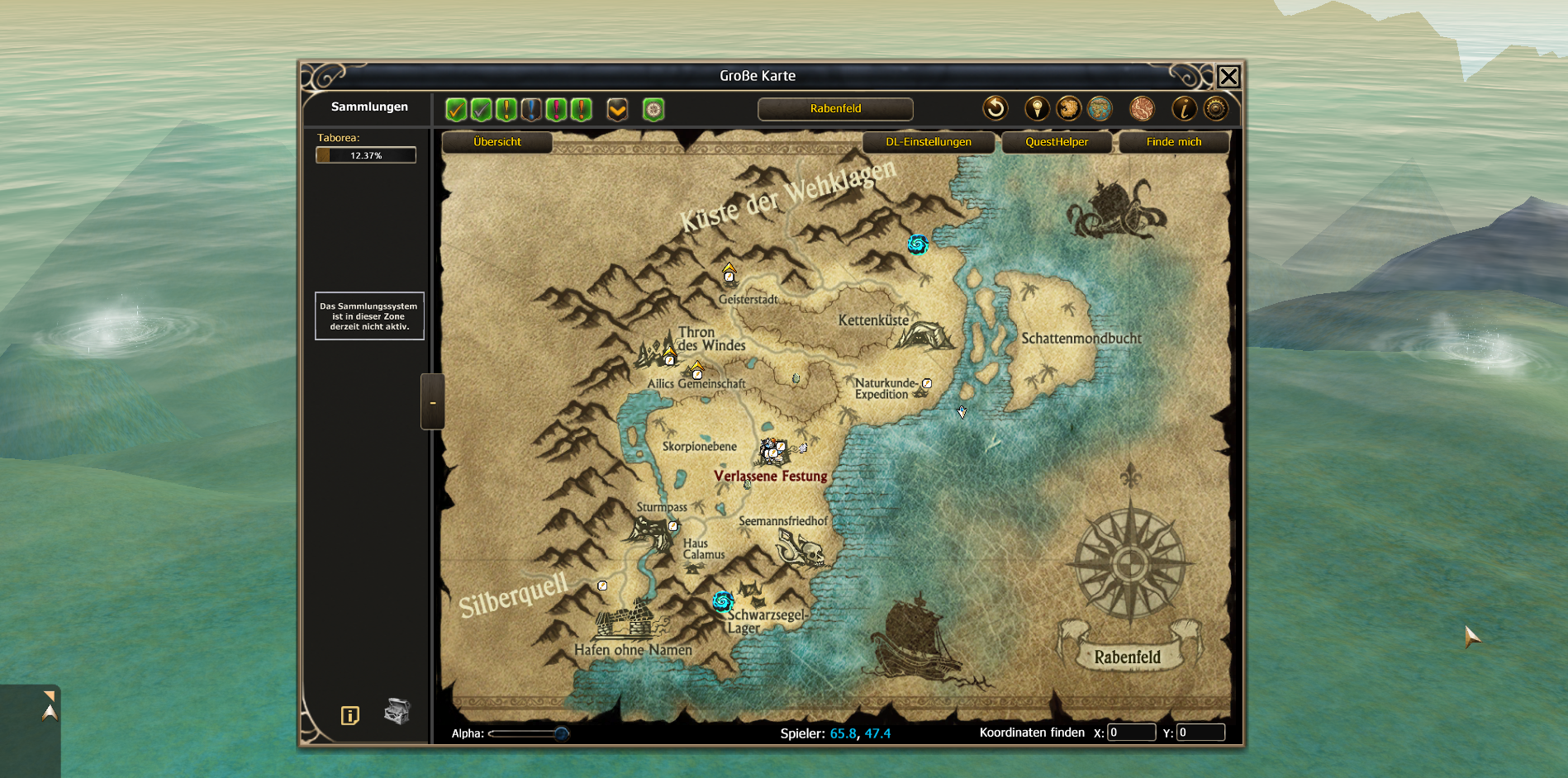Collapse the side panel with minus button
This screenshot has height=778, width=1568.
(x=433, y=402)
